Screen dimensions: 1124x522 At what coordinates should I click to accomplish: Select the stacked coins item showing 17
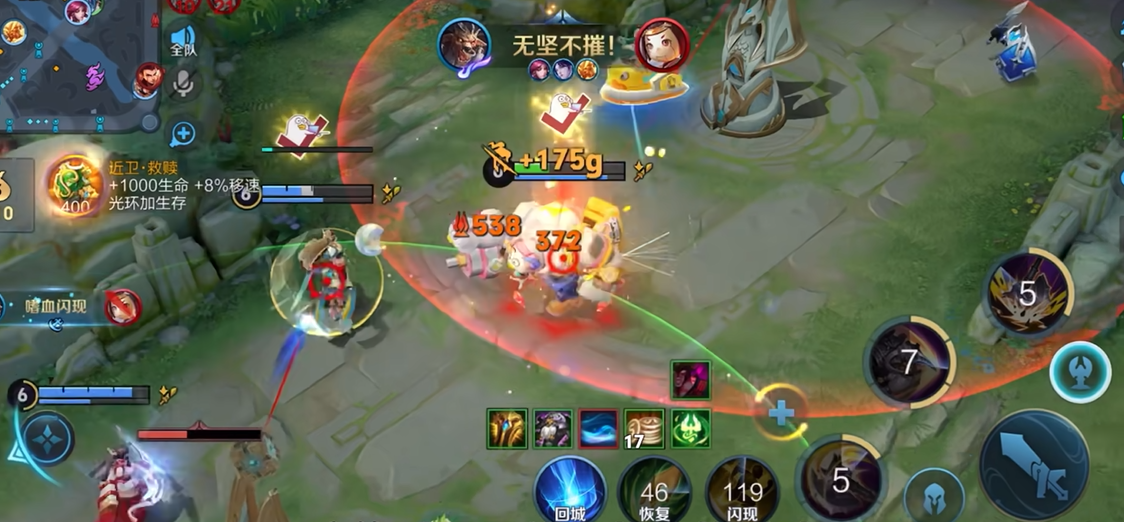(644, 429)
